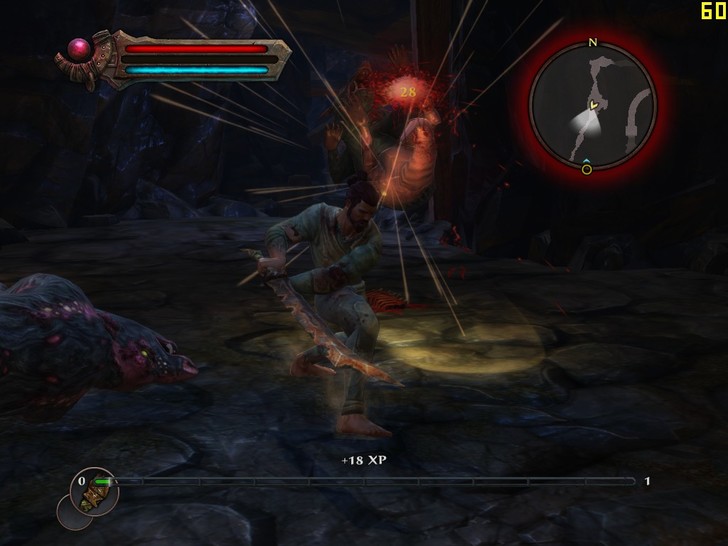This screenshot has height=546, width=728.
Task: Click the red orb character emblem
Action: pos(78,47)
